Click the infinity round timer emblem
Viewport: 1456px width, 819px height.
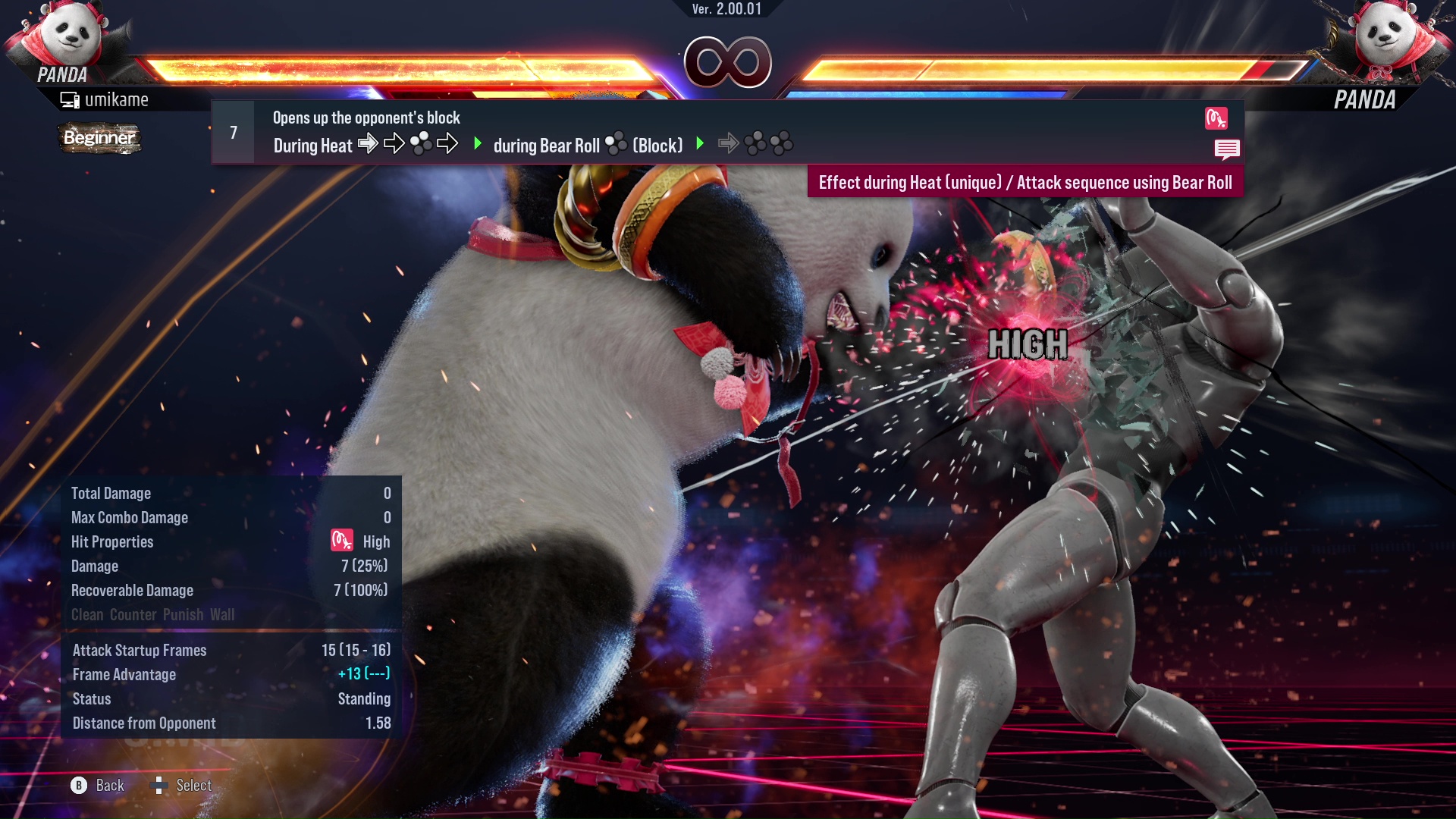(726, 63)
